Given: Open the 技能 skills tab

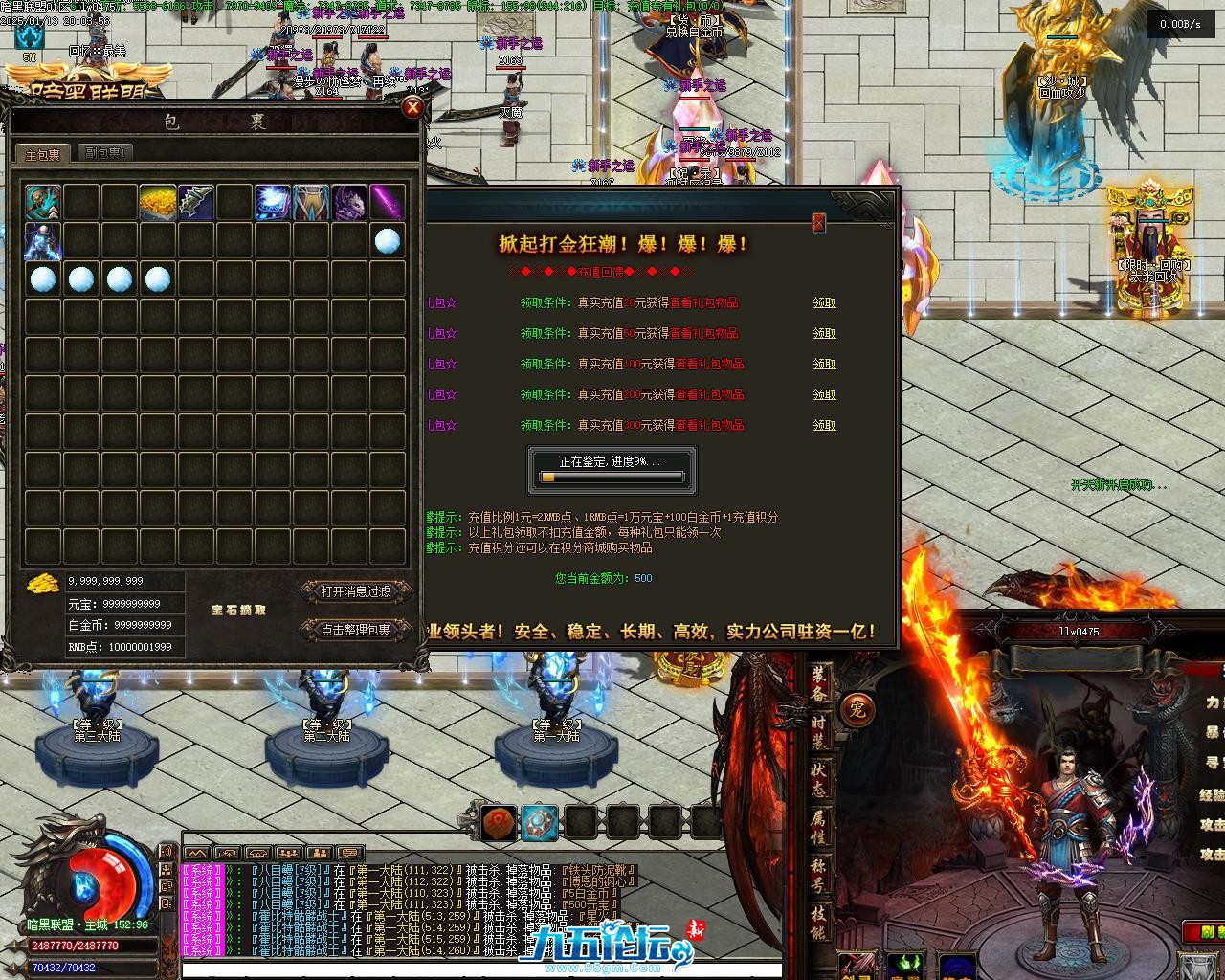Looking at the screenshot, I should (x=820, y=924).
